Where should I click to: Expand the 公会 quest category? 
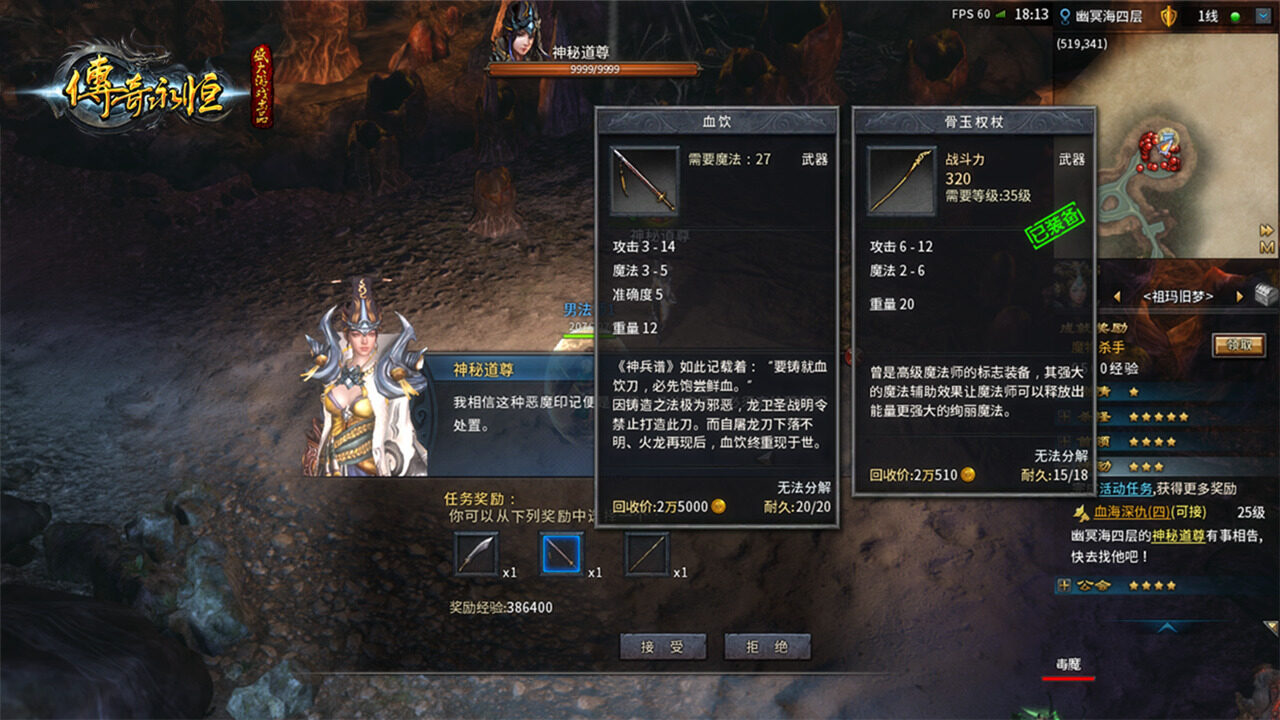pos(1064,585)
